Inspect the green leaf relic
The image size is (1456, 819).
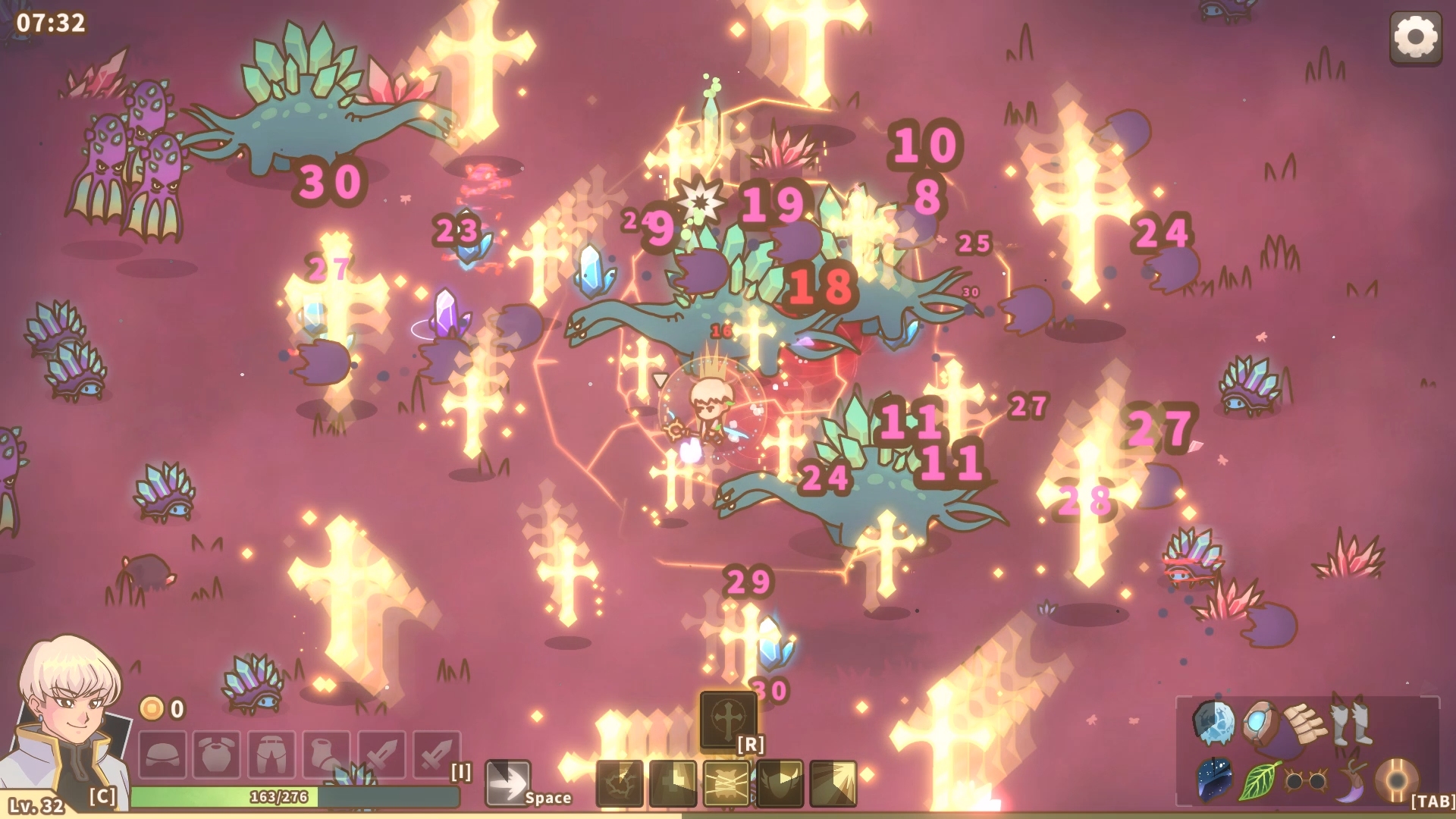[x=1259, y=781]
